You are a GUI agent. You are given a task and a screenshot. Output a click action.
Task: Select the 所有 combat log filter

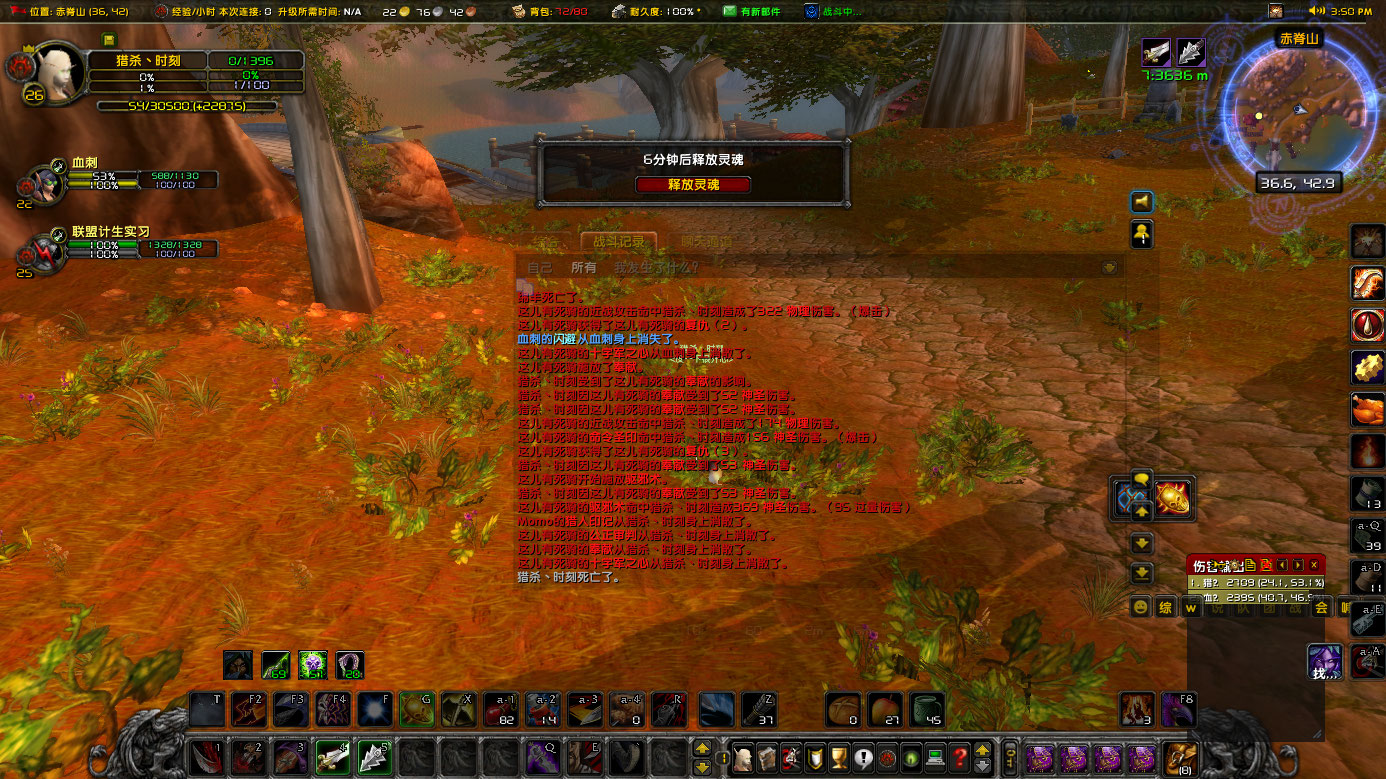pos(584,267)
